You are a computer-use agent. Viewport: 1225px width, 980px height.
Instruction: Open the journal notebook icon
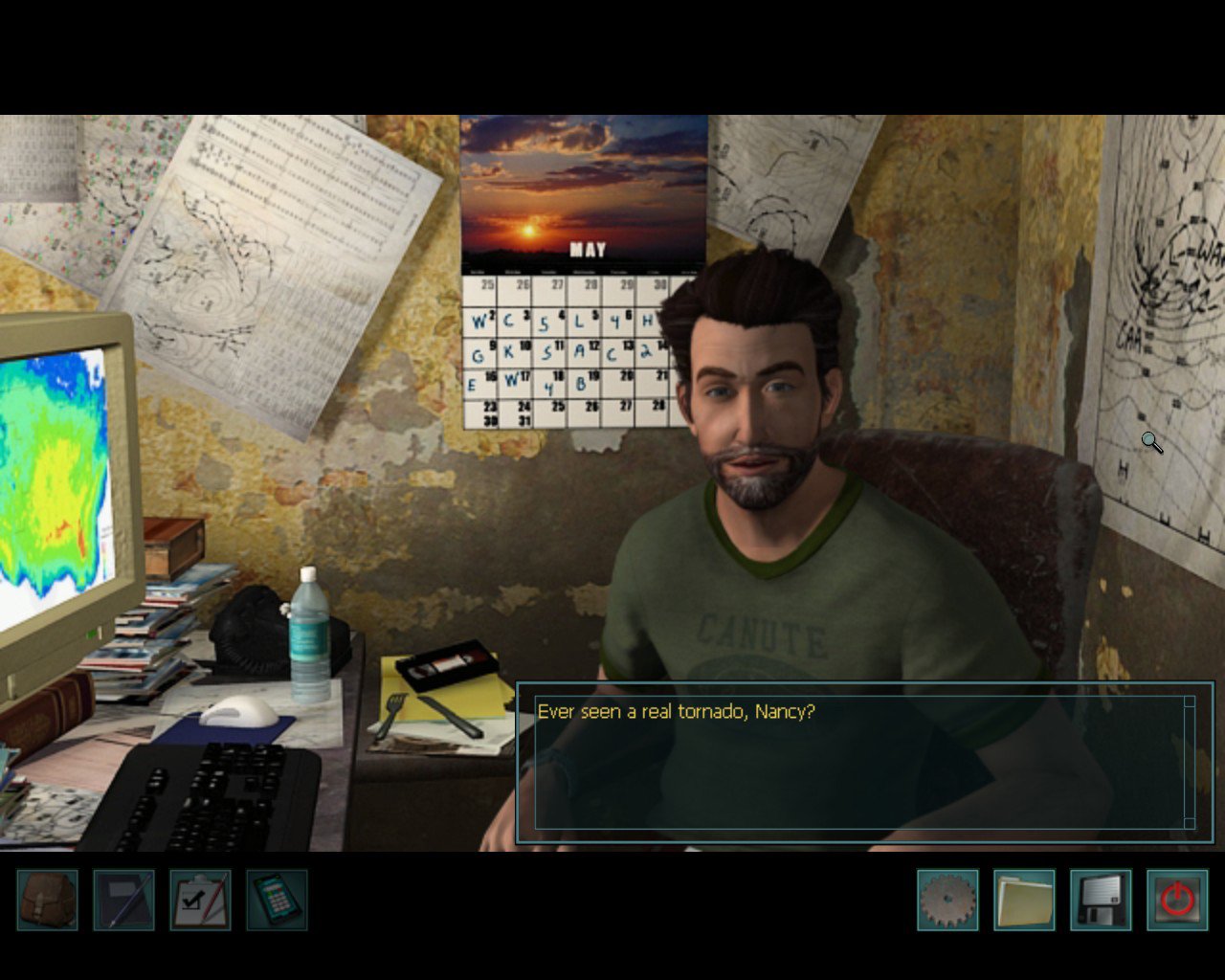coord(124,900)
